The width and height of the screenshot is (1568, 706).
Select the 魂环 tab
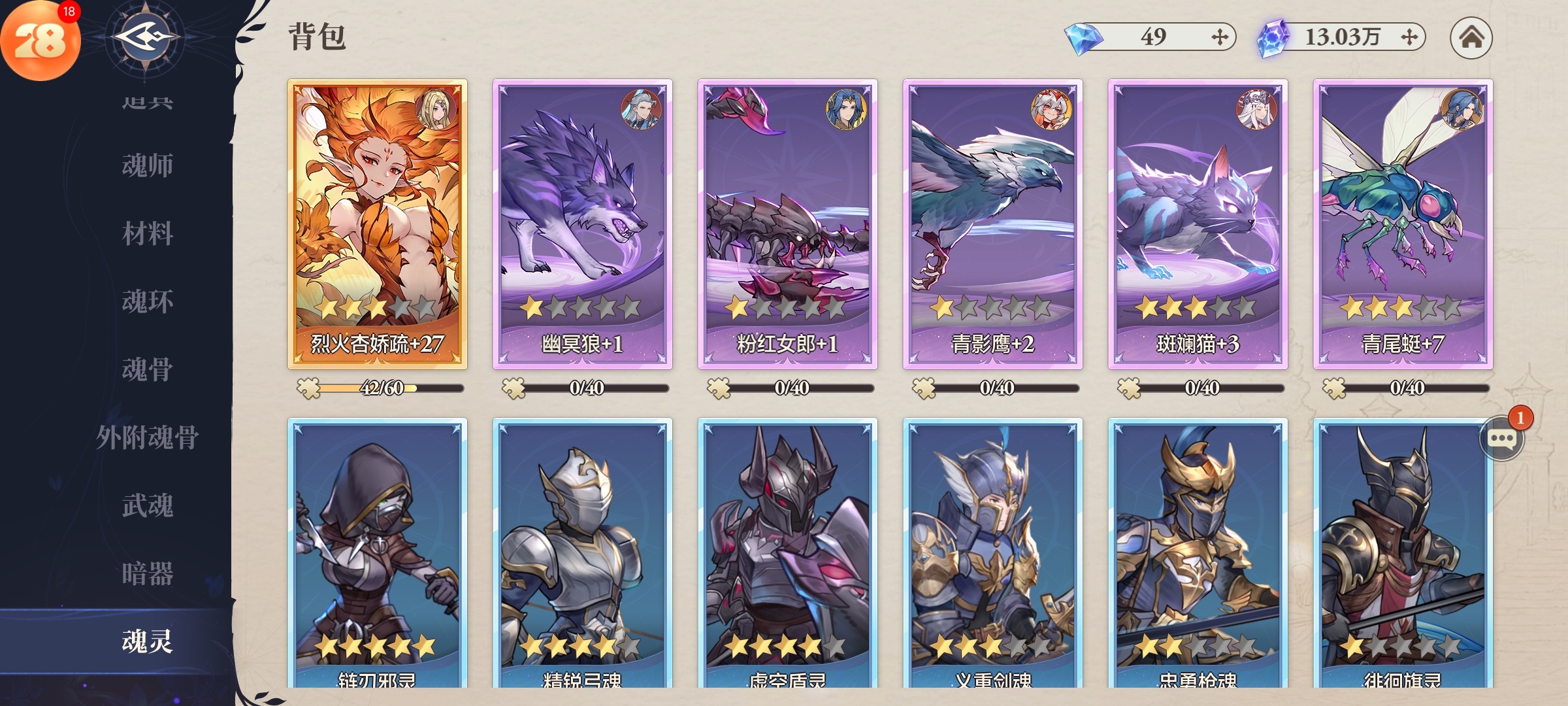coord(147,301)
